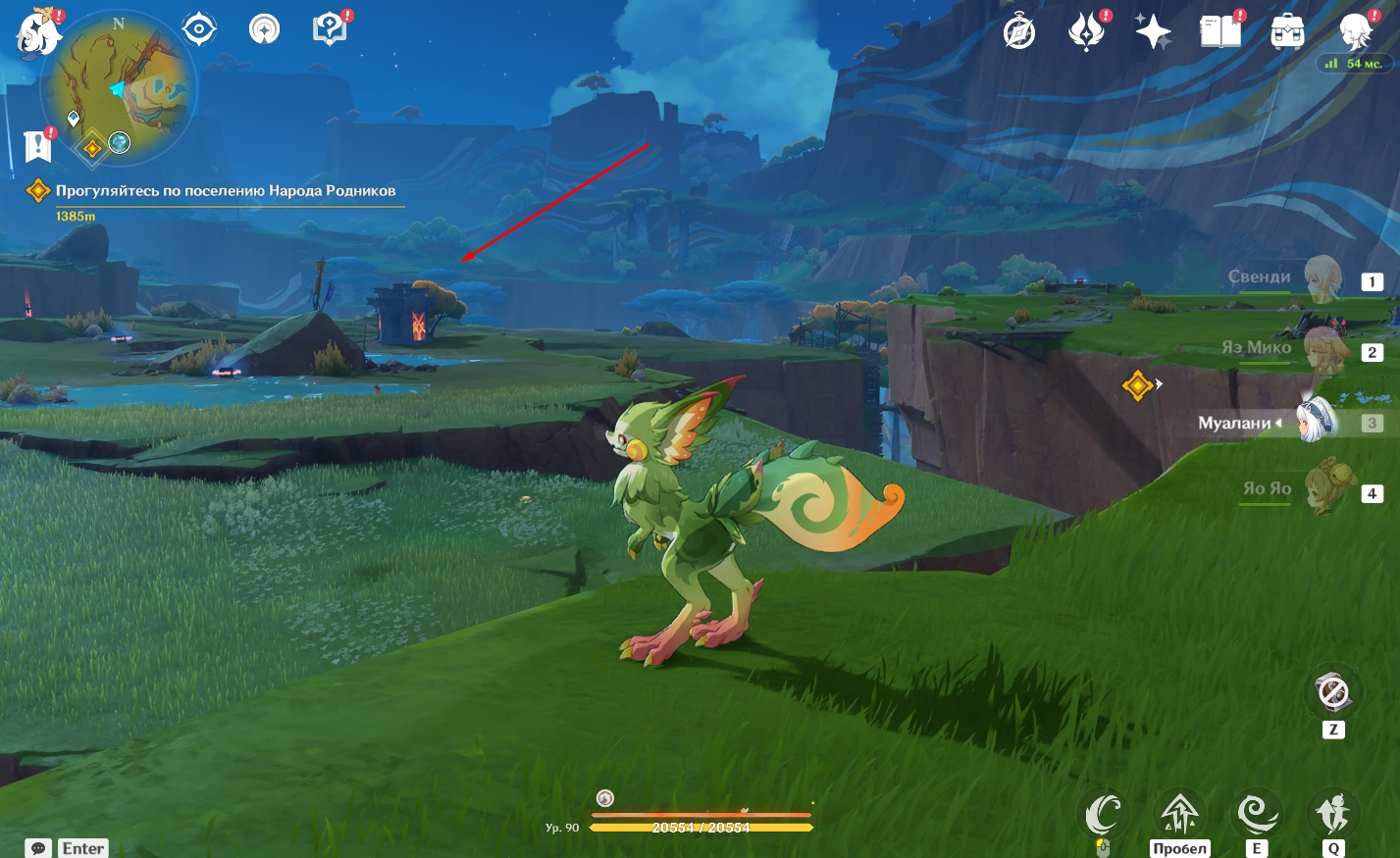Open the quest log bookmark icon

click(x=38, y=146)
